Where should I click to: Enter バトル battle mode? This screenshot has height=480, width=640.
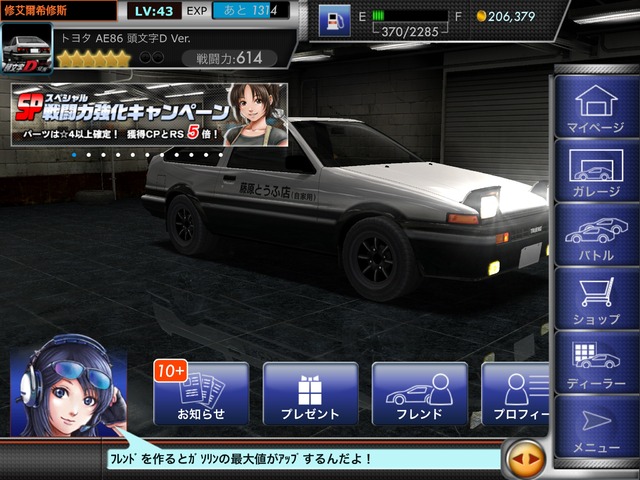(595, 235)
